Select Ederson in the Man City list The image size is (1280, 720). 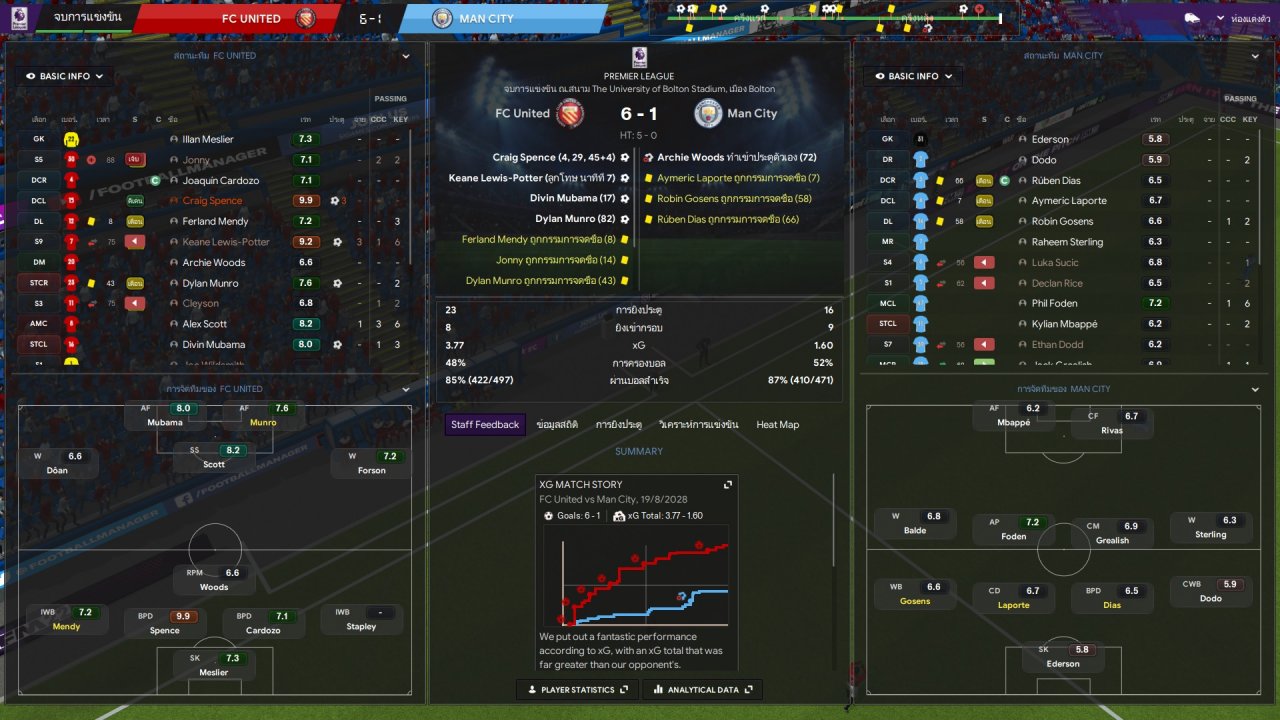tap(1050, 140)
